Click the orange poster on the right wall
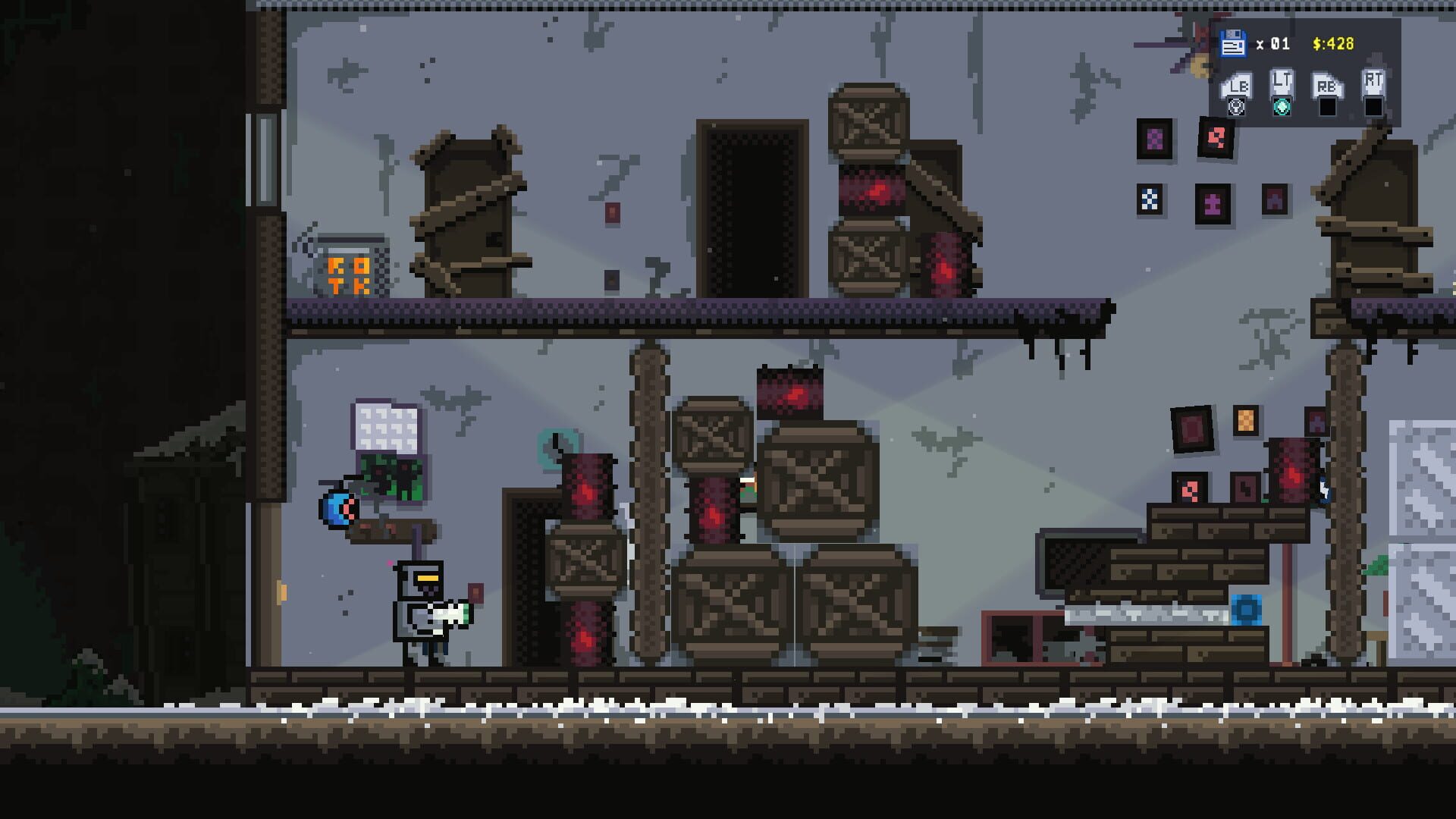This screenshot has width=1456, height=819. [1247, 420]
